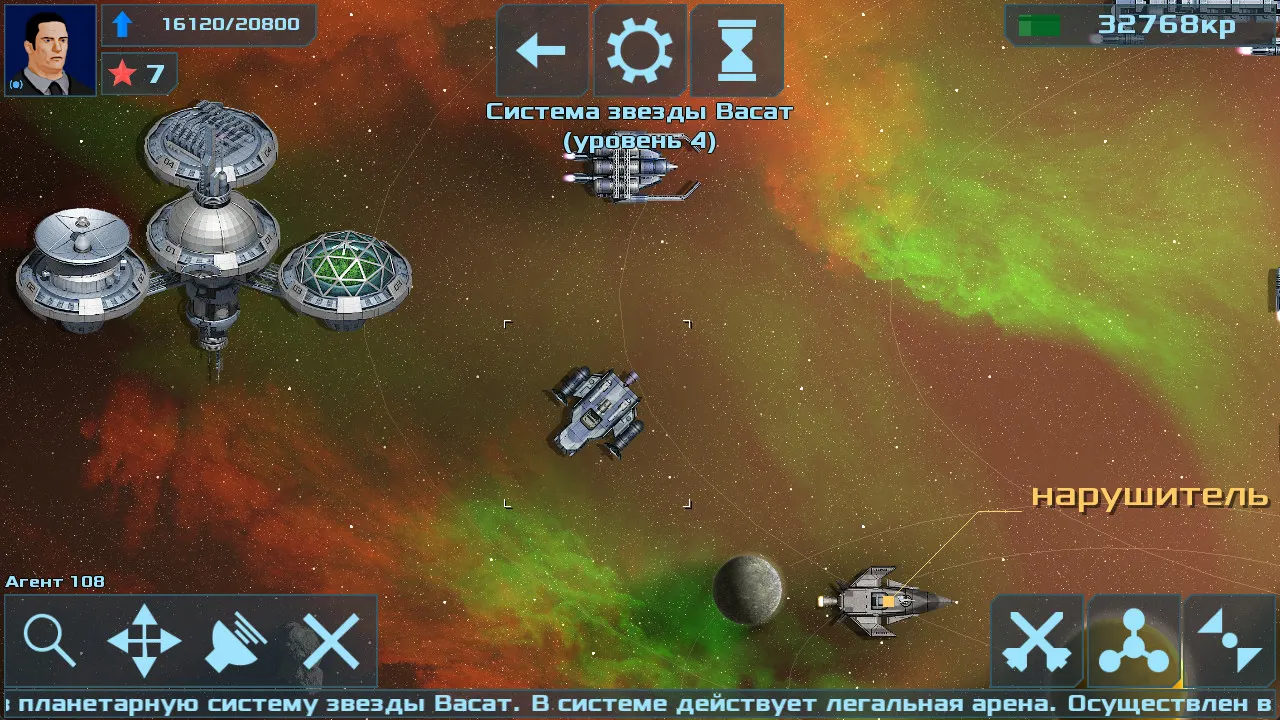Open the agent portrait profile
Image resolution: width=1280 pixels, height=720 pixels.
(x=50, y=50)
